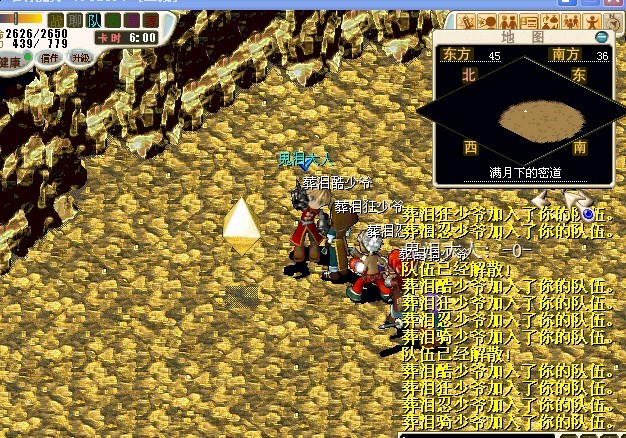Click the 升級 level up button
Viewport: 626px width, 438px height.
click(81, 58)
